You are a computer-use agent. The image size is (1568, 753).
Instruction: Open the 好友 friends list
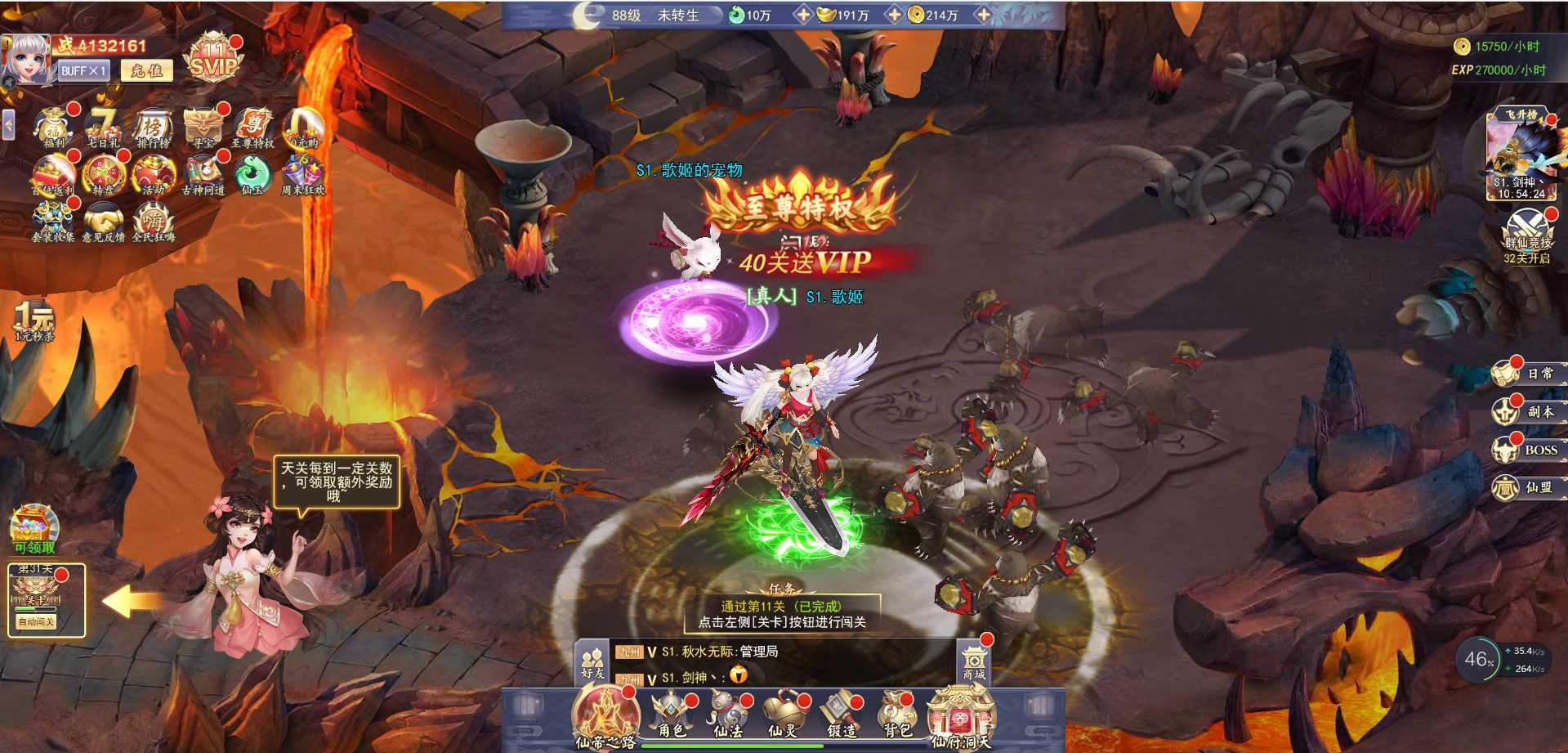tap(592, 662)
